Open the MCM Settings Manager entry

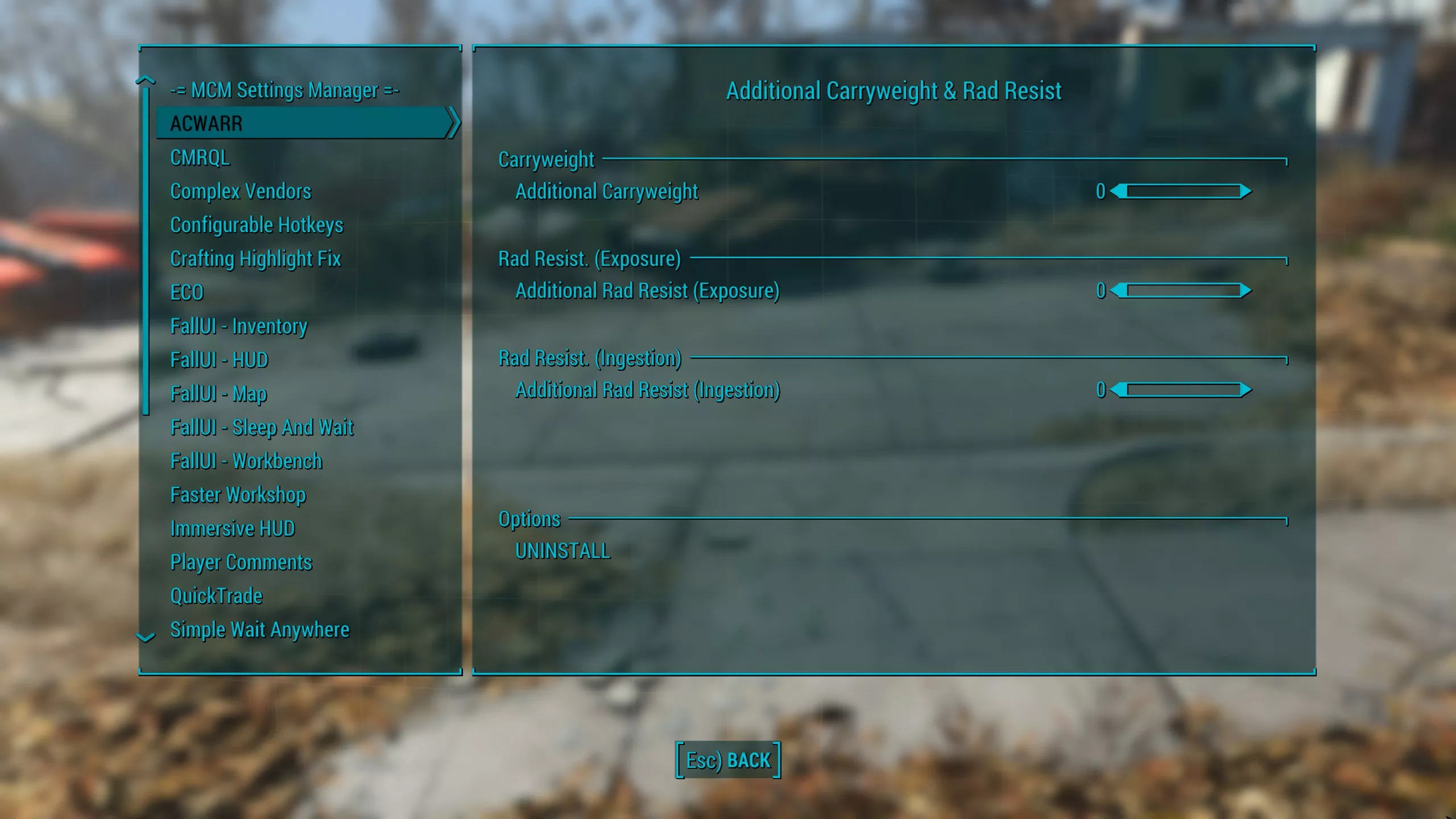[x=284, y=90]
